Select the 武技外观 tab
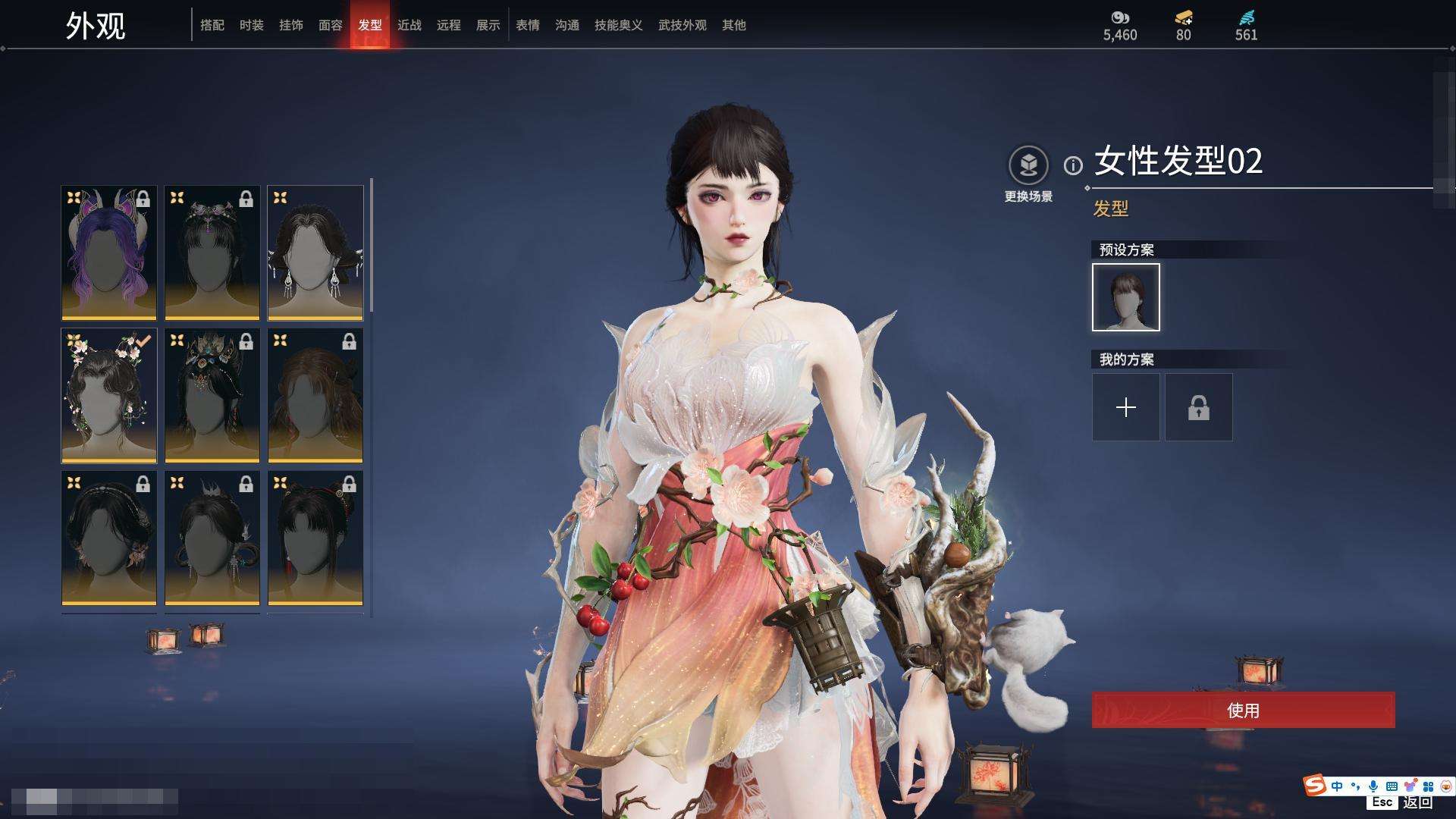The image size is (1456, 819). pyautogui.click(x=682, y=25)
